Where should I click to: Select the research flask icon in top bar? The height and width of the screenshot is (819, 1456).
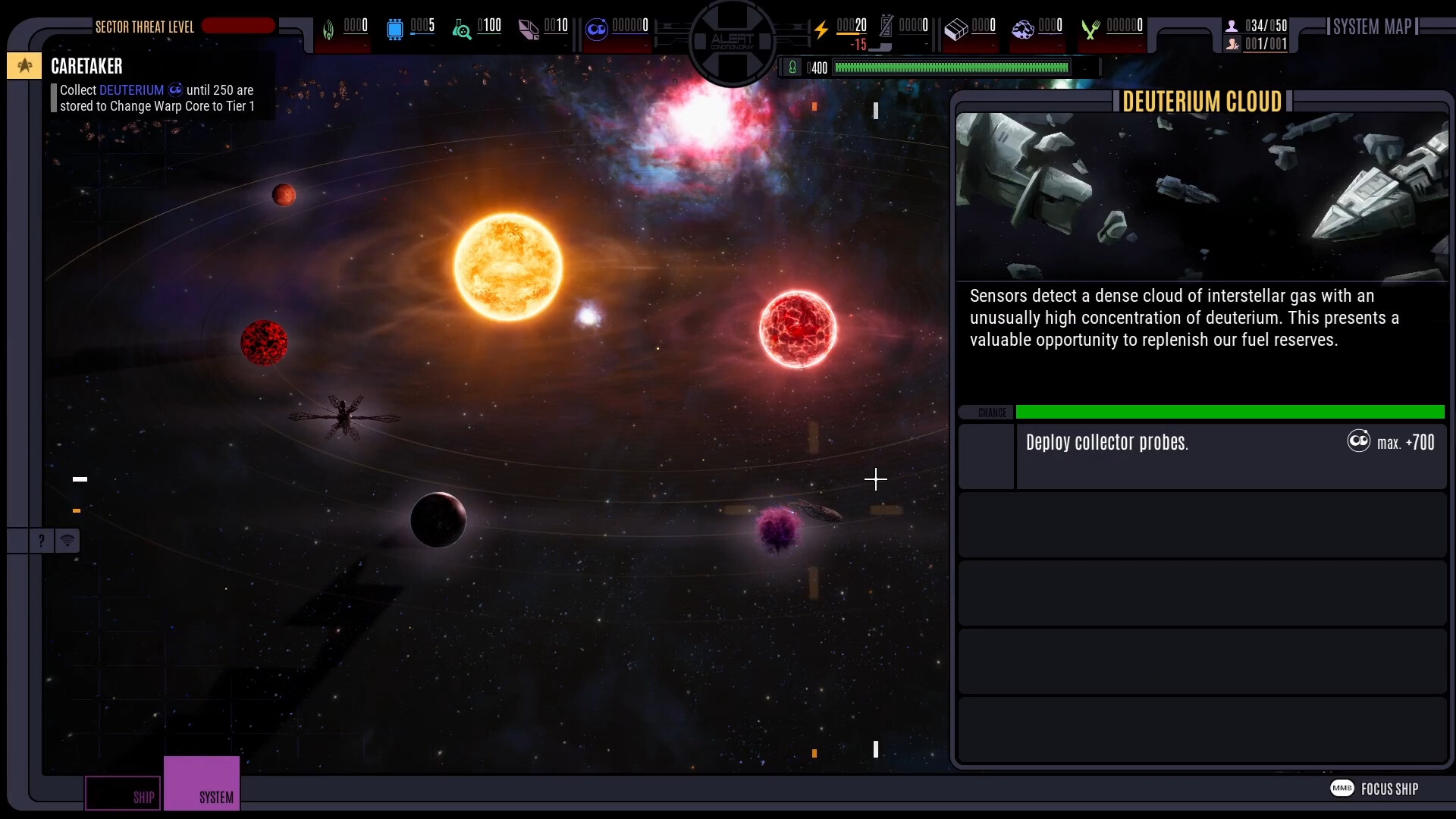pyautogui.click(x=461, y=30)
